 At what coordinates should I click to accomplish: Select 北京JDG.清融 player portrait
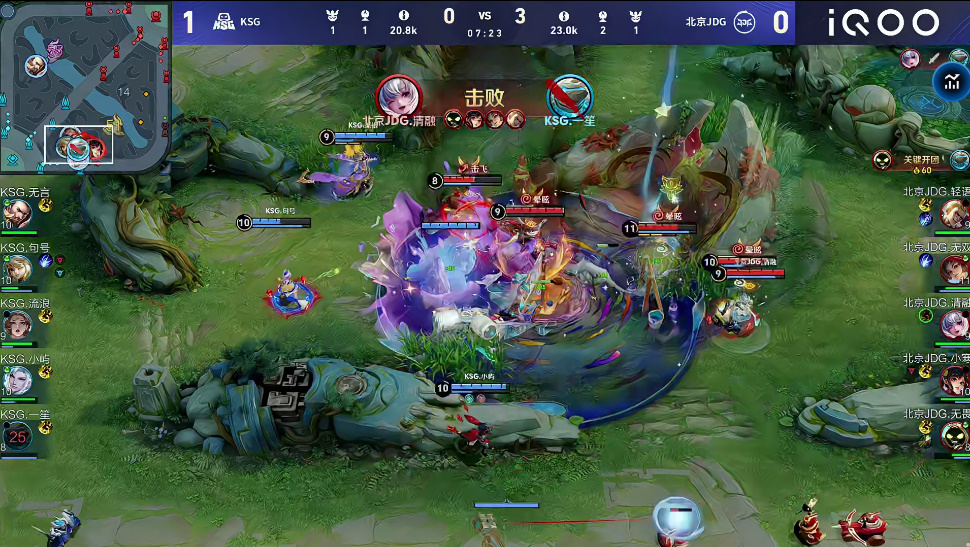tap(954, 323)
